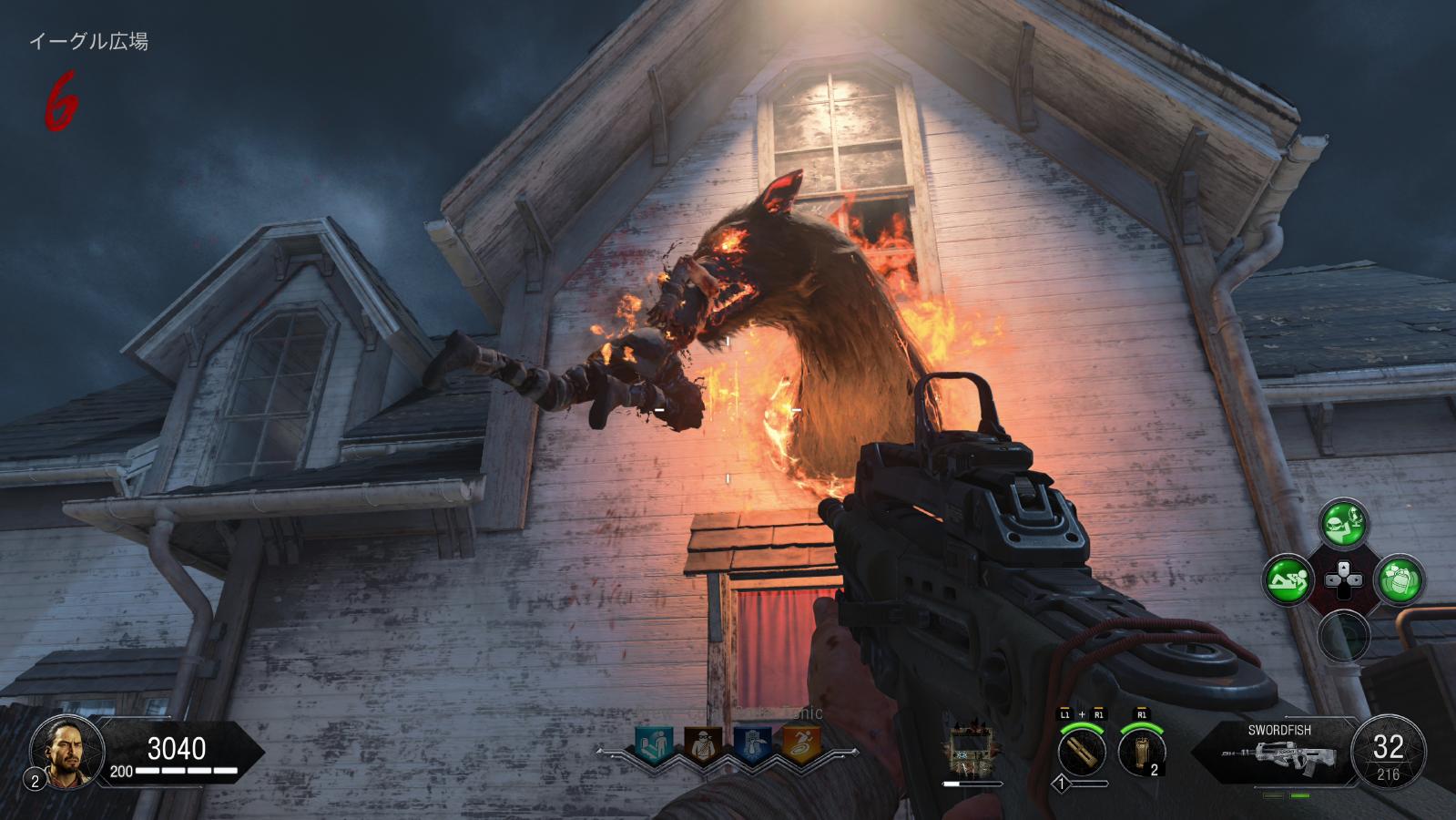Select the orange running figure perk icon
This screenshot has width=1456, height=820.
801,743
